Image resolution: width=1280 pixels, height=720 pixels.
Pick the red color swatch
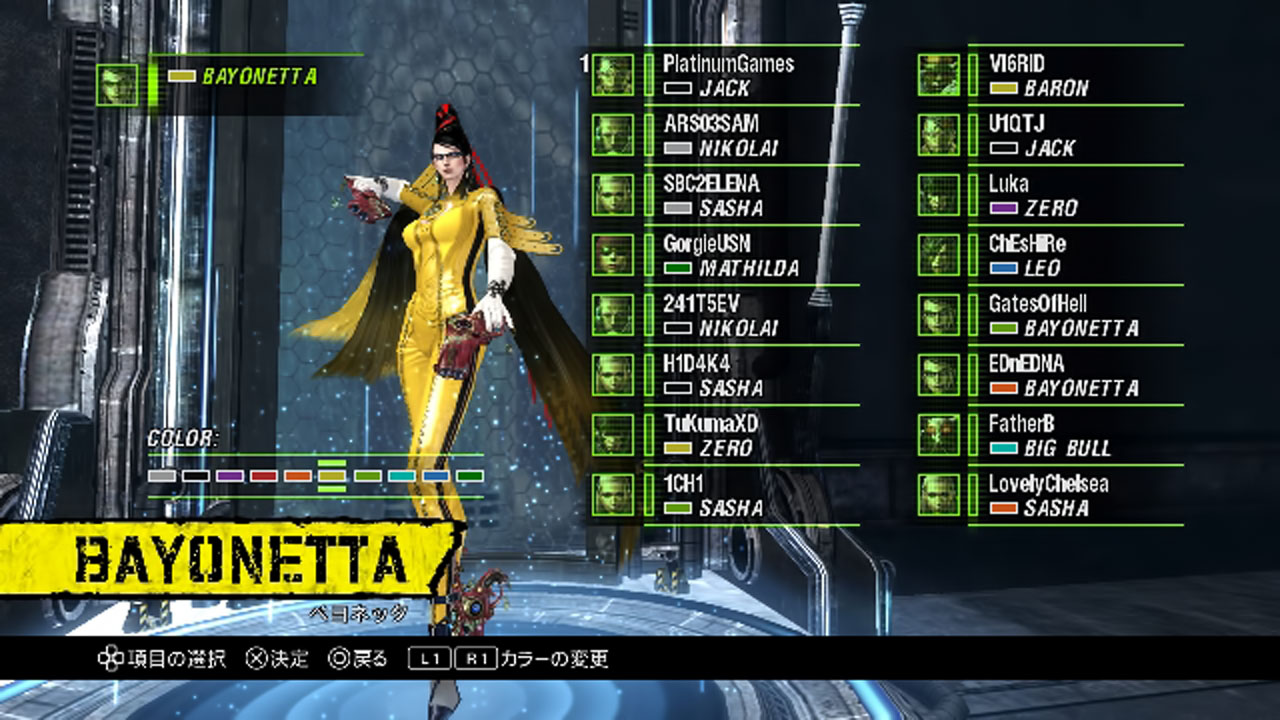[264, 476]
